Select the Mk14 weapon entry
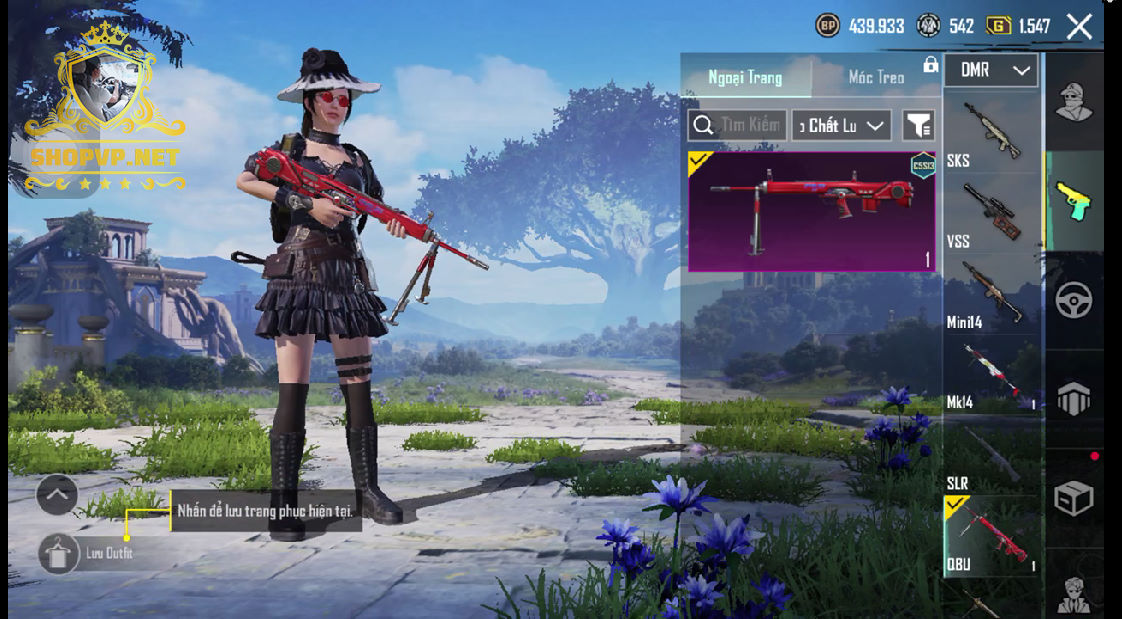 coord(992,374)
